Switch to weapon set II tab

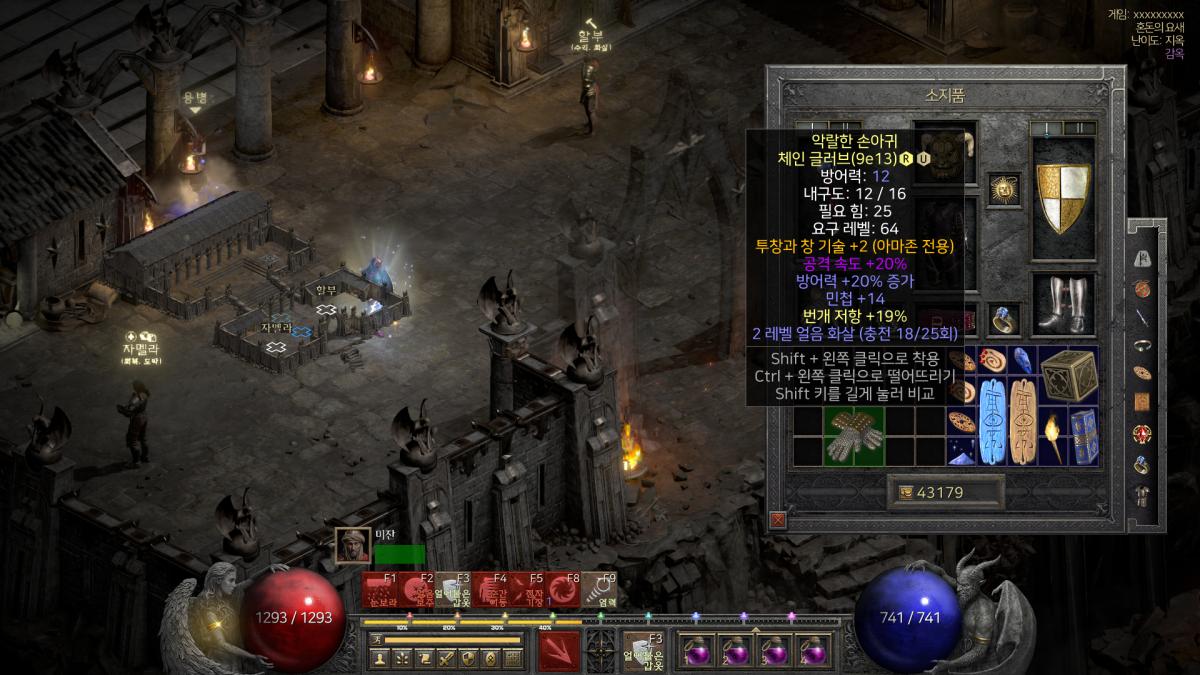click(1079, 129)
